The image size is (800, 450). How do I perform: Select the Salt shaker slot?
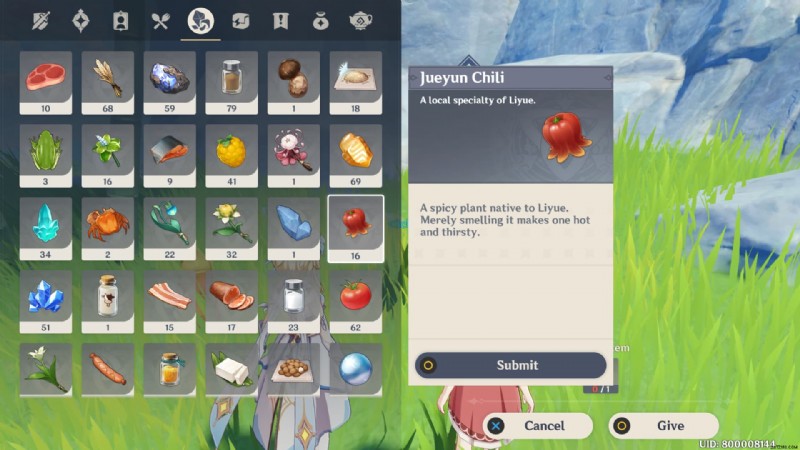(294, 296)
